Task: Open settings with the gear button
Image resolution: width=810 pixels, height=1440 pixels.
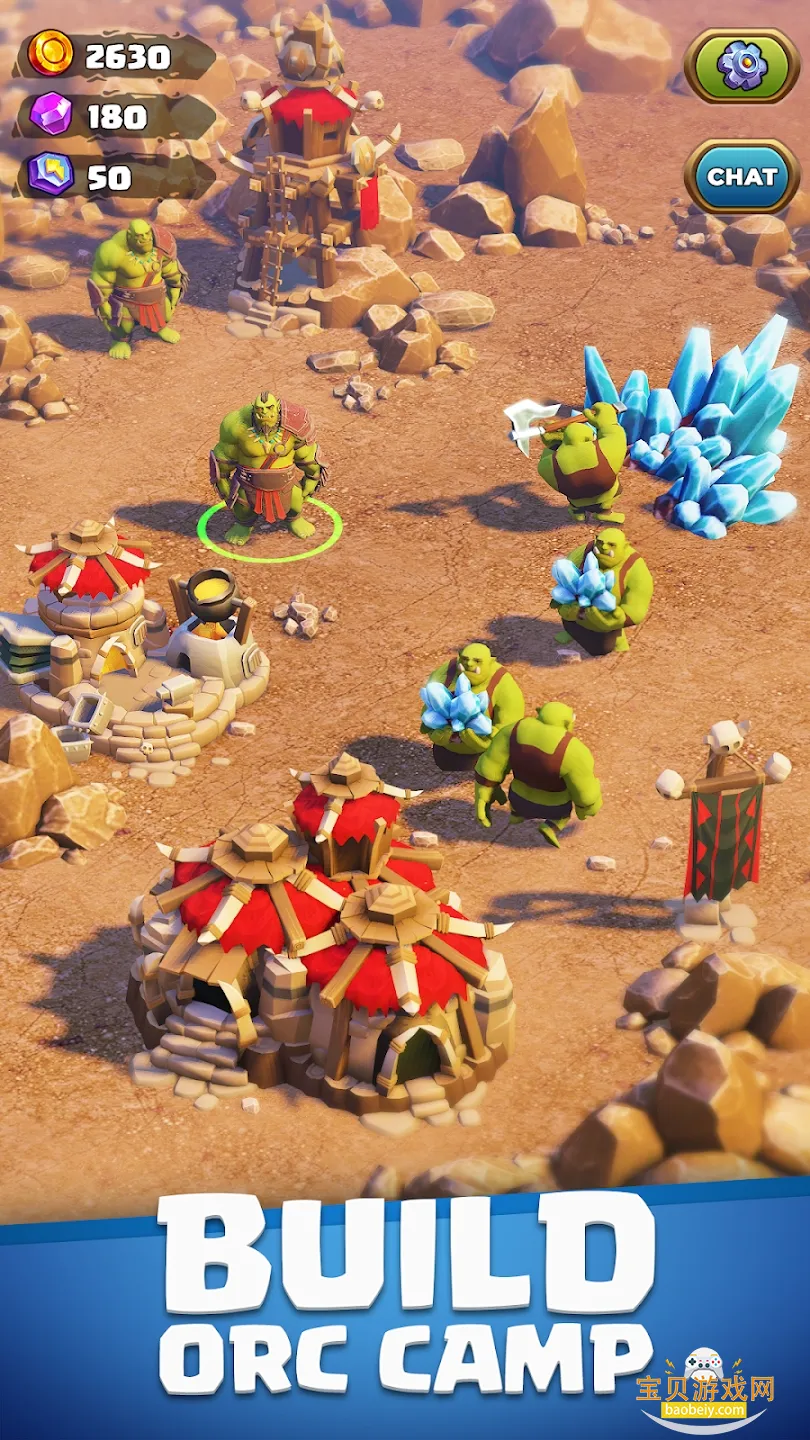Action: [741, 65]
